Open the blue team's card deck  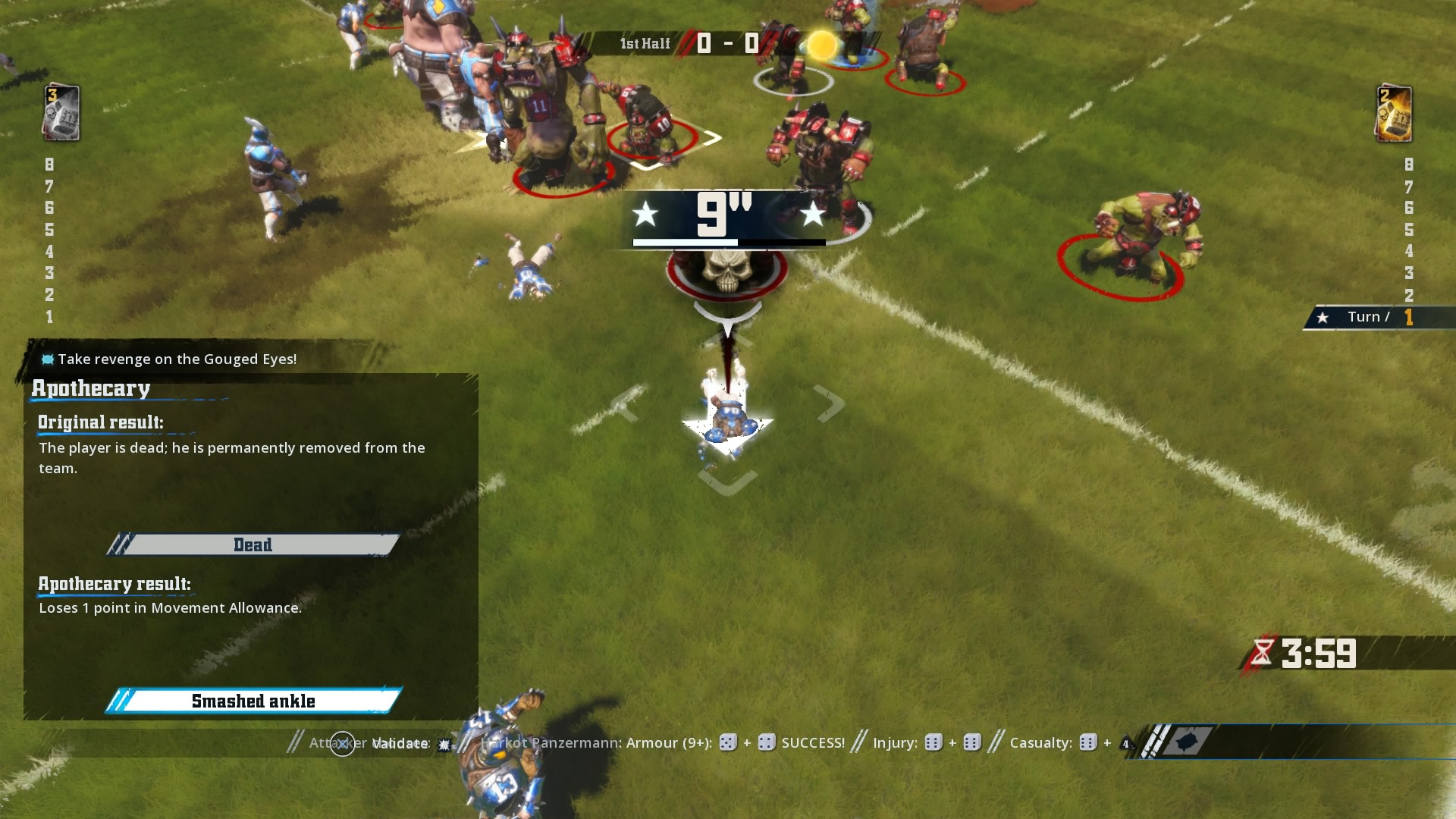point(60,114)
